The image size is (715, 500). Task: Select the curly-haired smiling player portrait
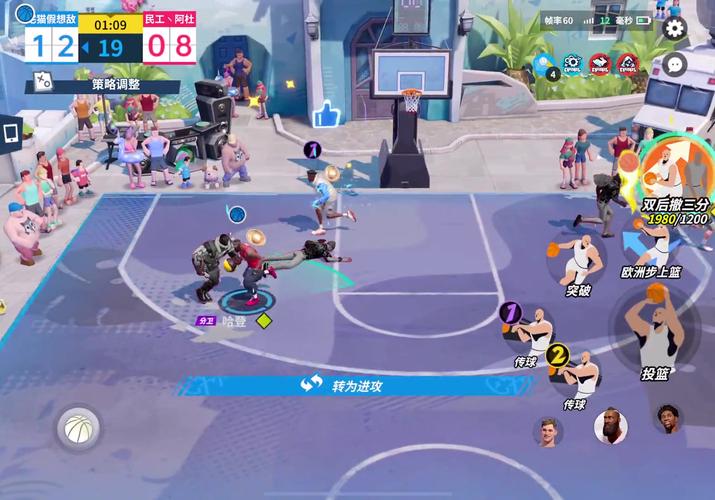pyautogui.click(x=667, y=418)
